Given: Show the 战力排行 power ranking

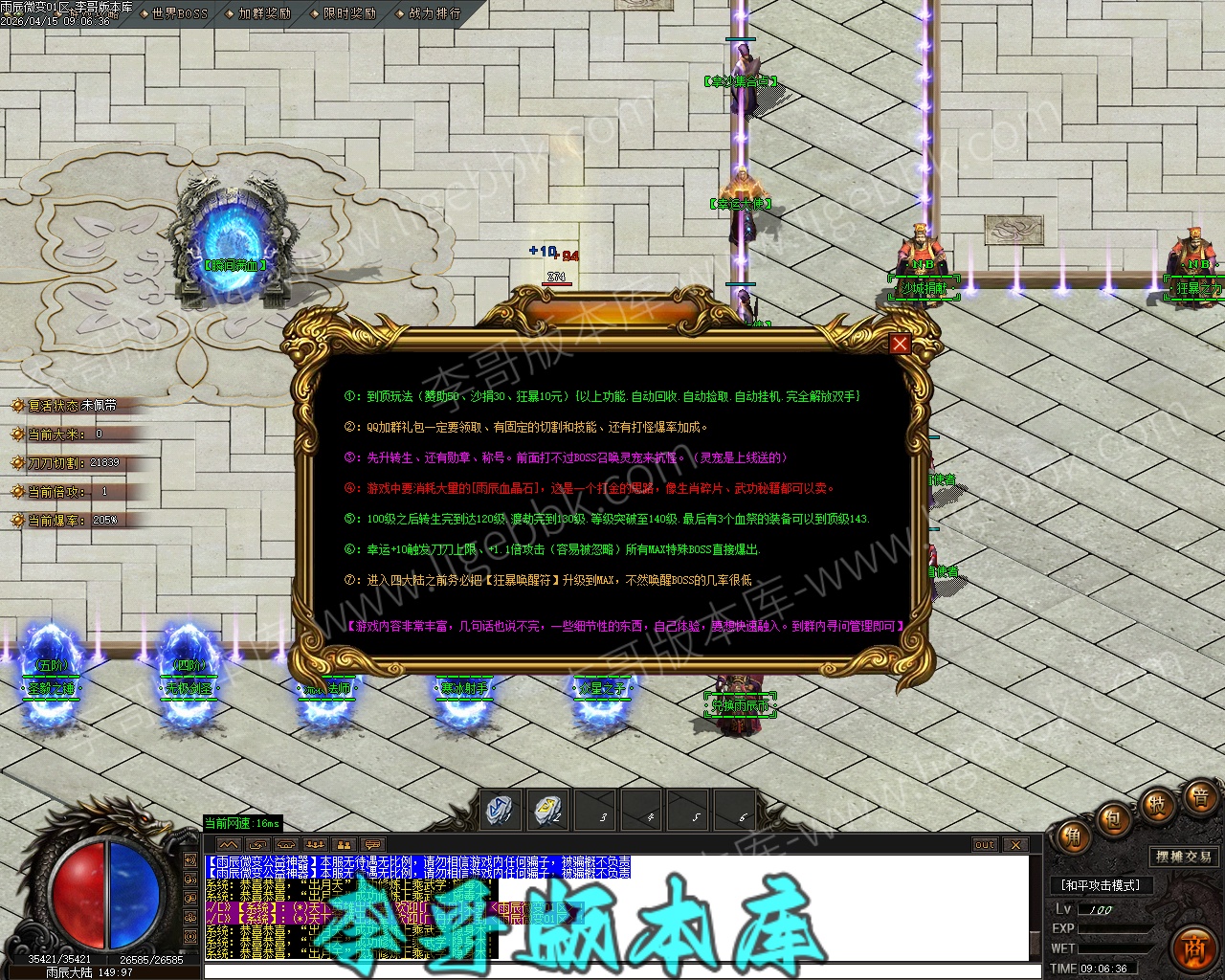Looking at the screenshot, I should tap(434, 13).
